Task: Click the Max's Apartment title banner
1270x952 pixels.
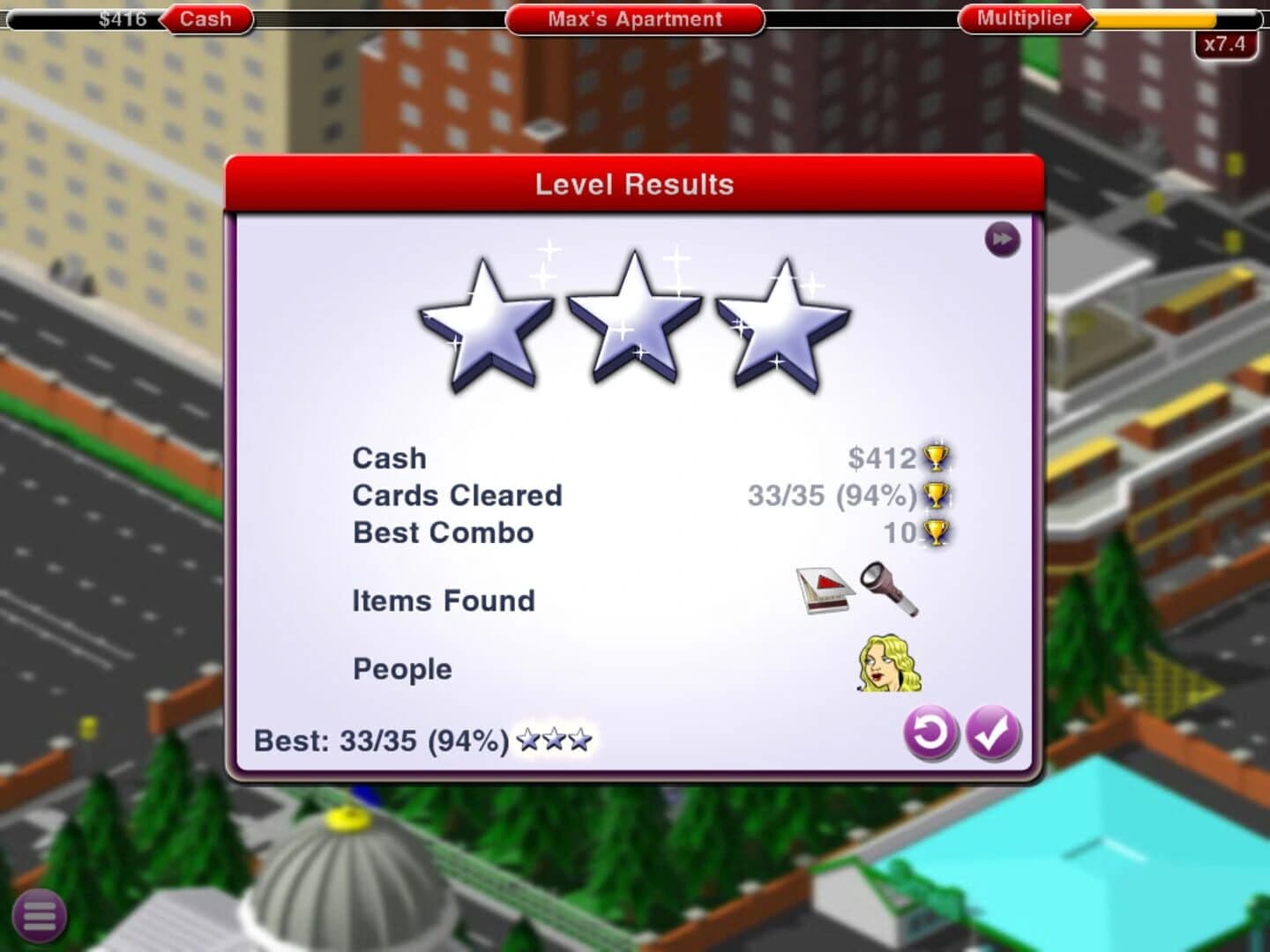Action: (635, 19)
